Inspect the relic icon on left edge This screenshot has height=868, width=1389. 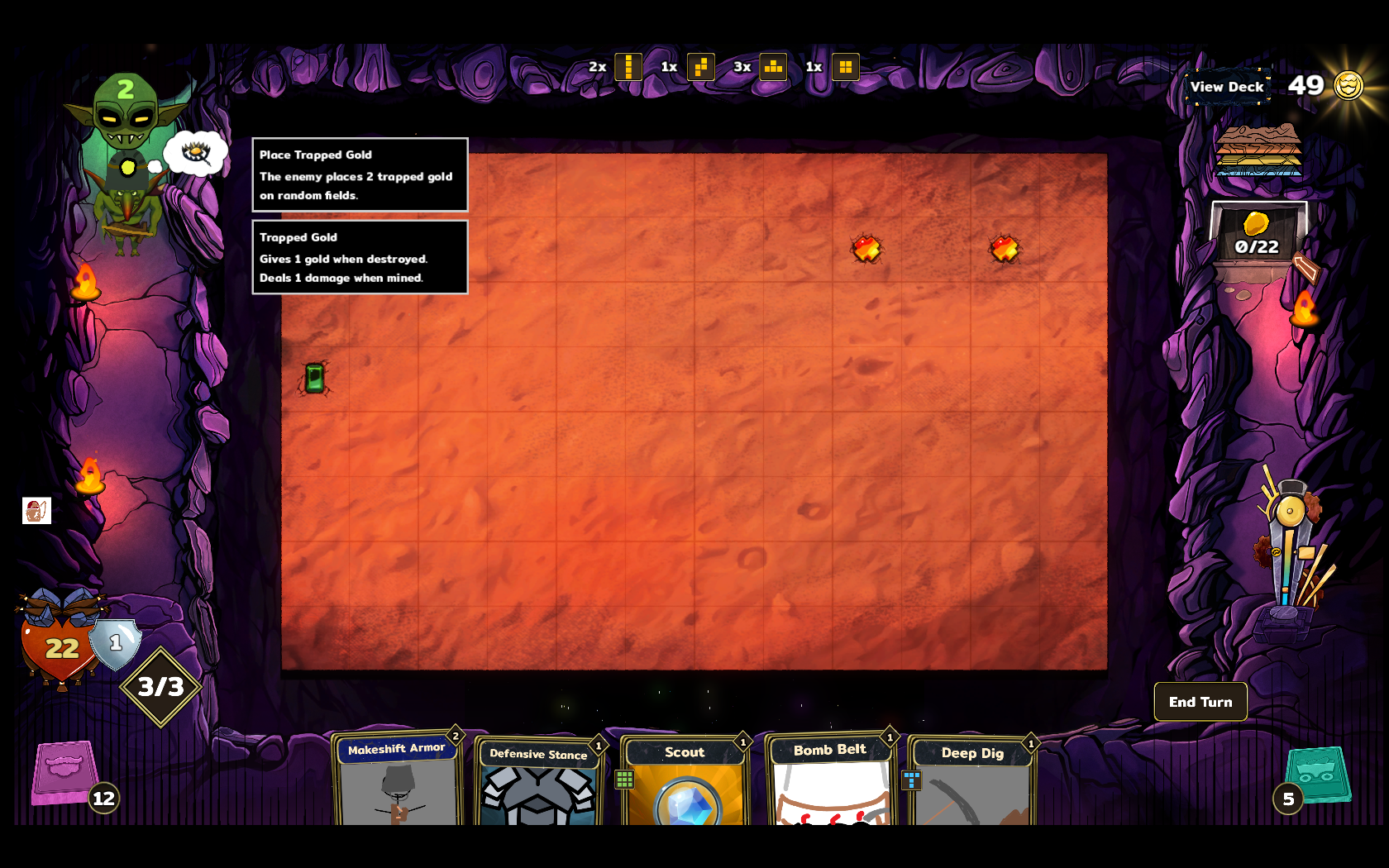click(36, 511)
